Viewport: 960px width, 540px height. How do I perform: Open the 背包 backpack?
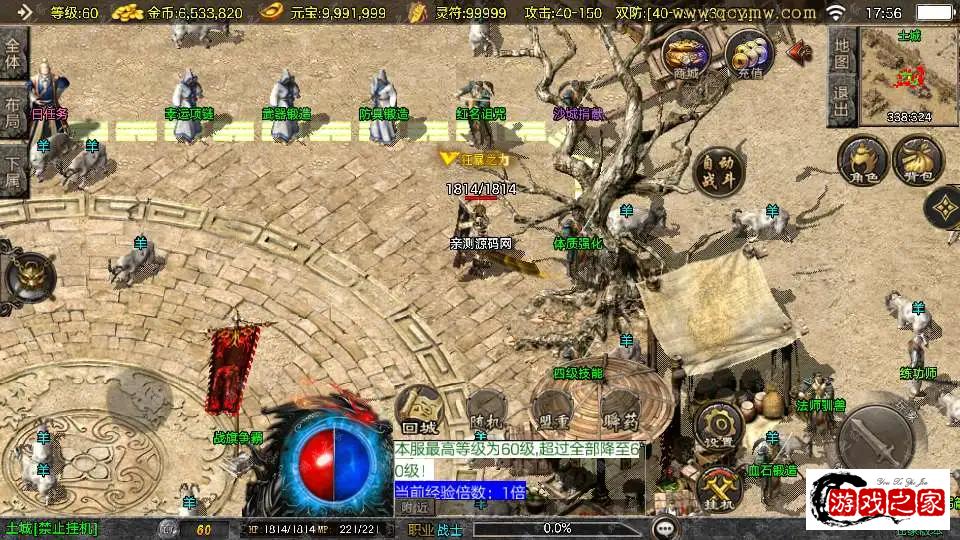[917, 160]
